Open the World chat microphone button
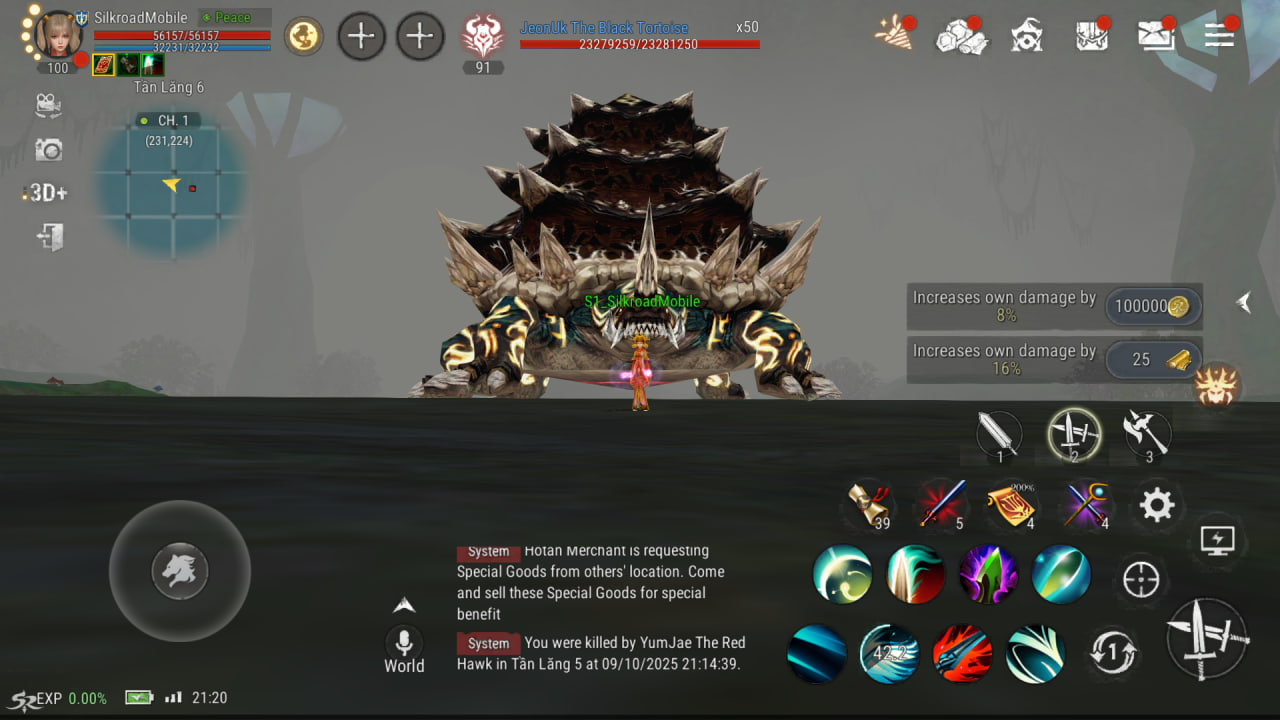1280x720 pixels. 404,642
